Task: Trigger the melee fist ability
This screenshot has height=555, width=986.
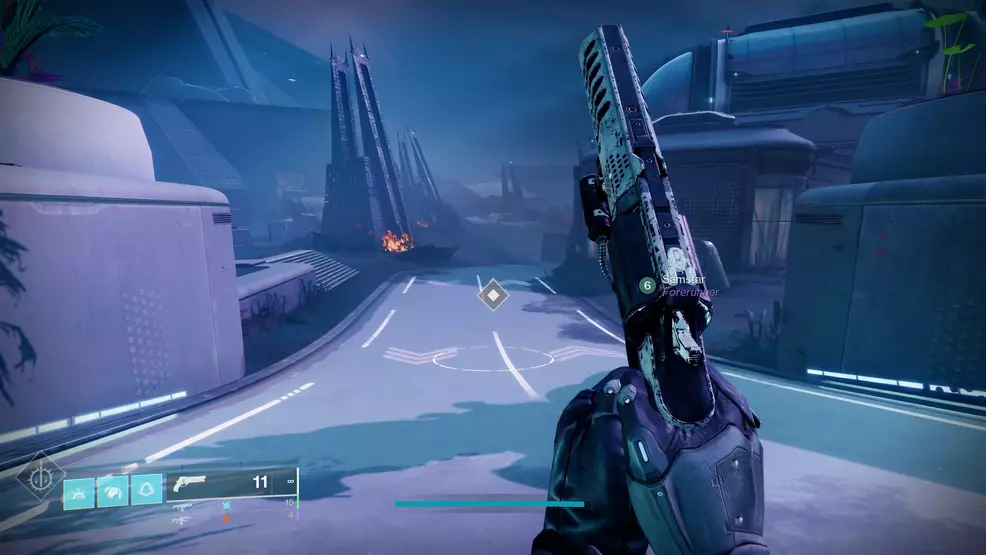Action: [112, 490]
